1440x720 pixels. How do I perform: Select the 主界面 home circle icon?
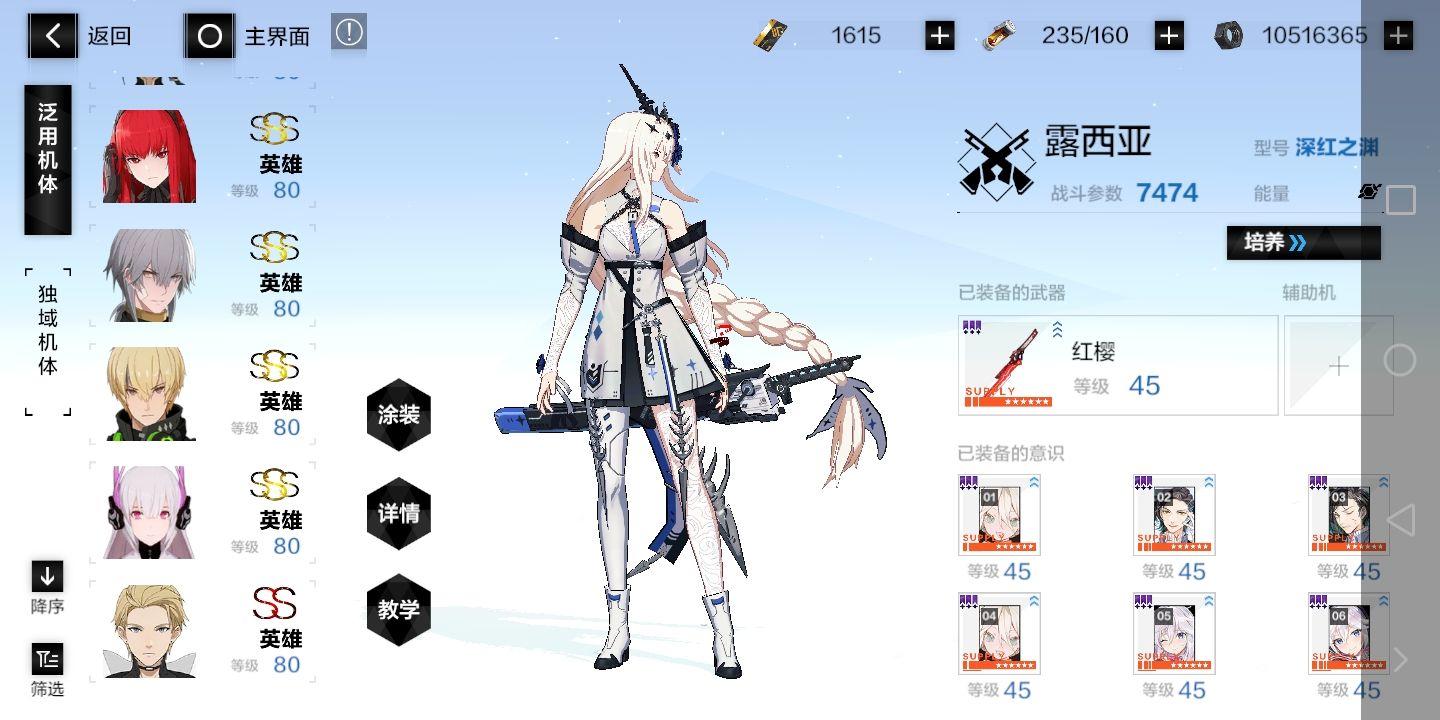click(209, 36)
